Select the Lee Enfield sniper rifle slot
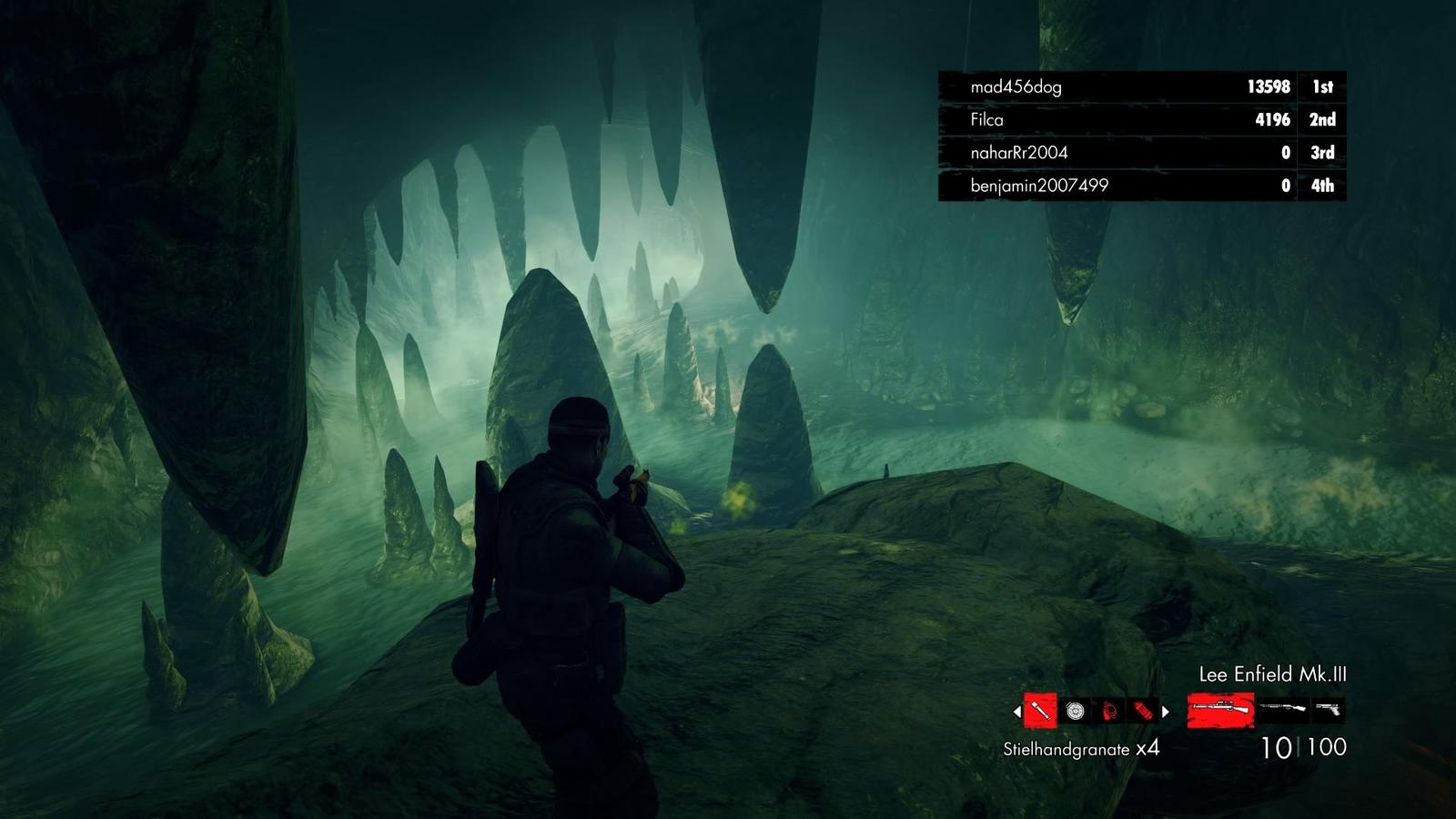This screenshot has width=1456, height=819. 1220,709
